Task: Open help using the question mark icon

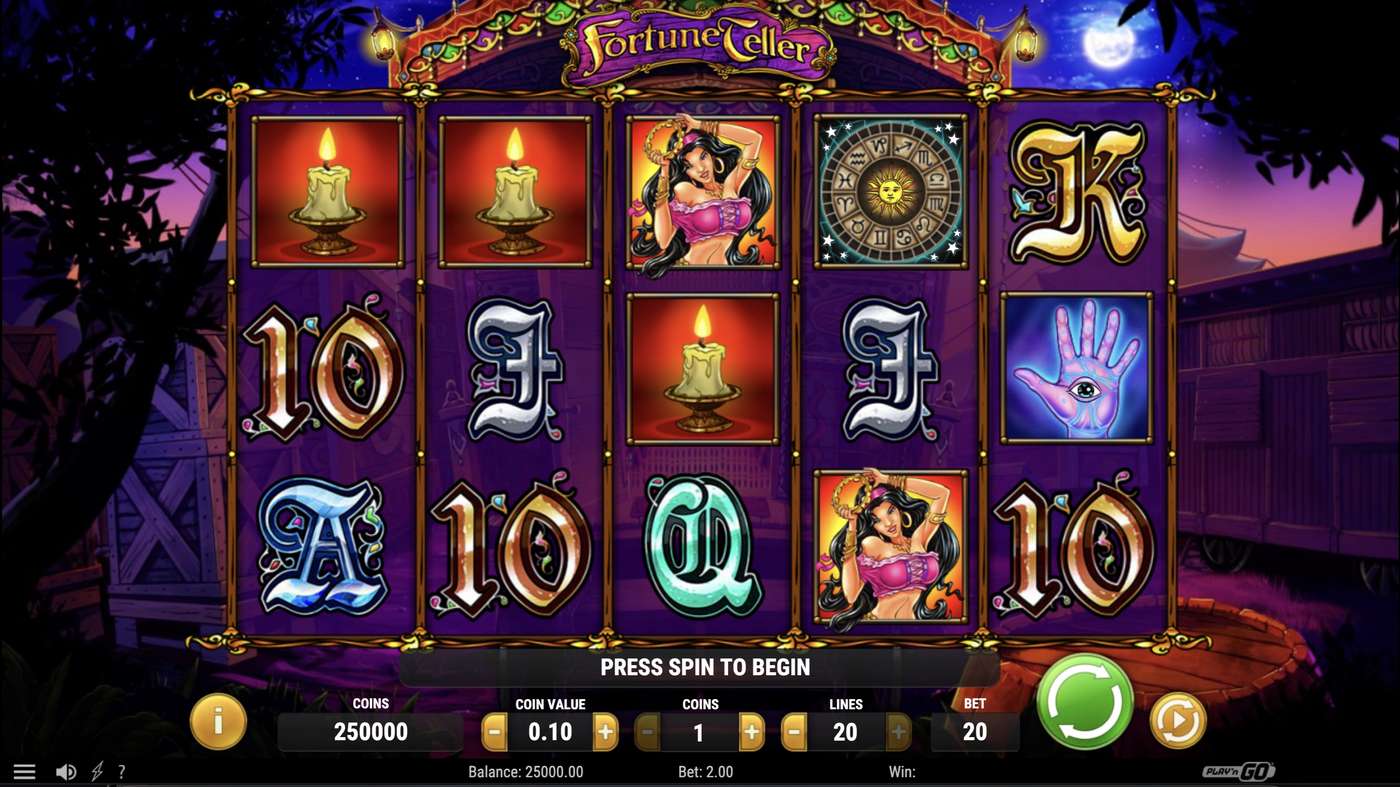Action: pos(122,770)
